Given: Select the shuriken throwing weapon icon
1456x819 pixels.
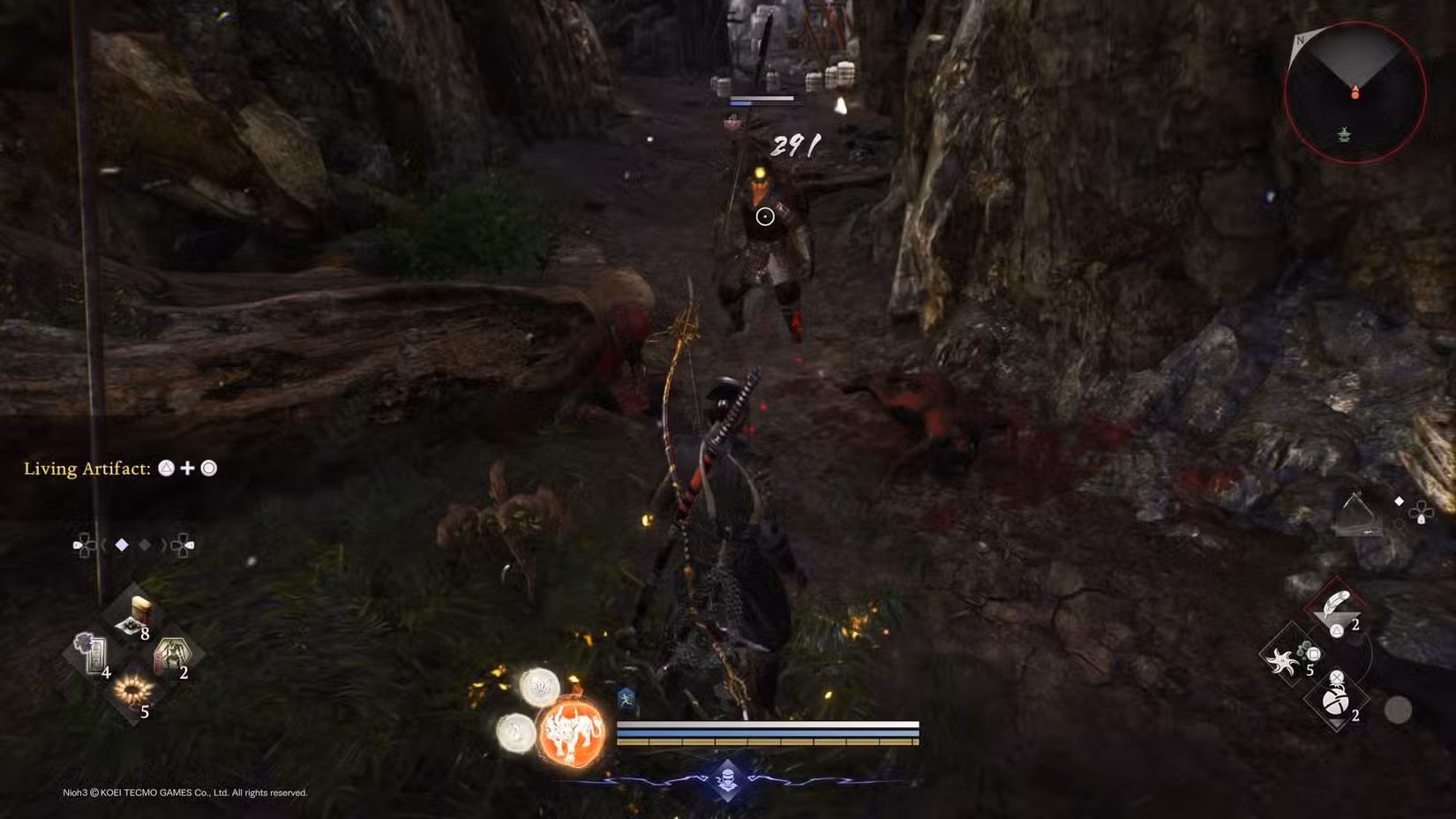Looking at the screenshot, I should (x=1281, y=658).
